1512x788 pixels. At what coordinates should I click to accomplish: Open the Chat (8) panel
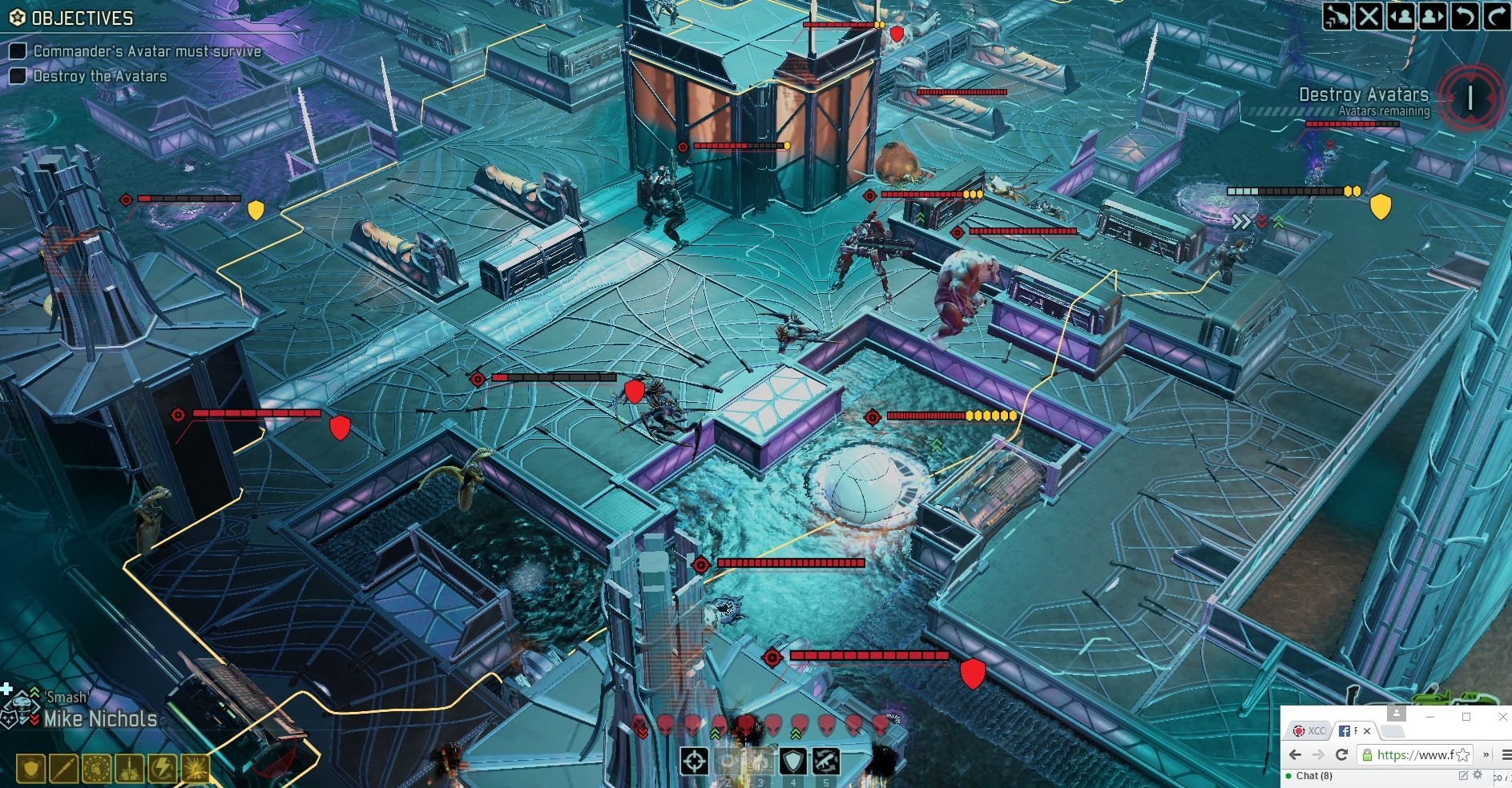(1314, 776)
